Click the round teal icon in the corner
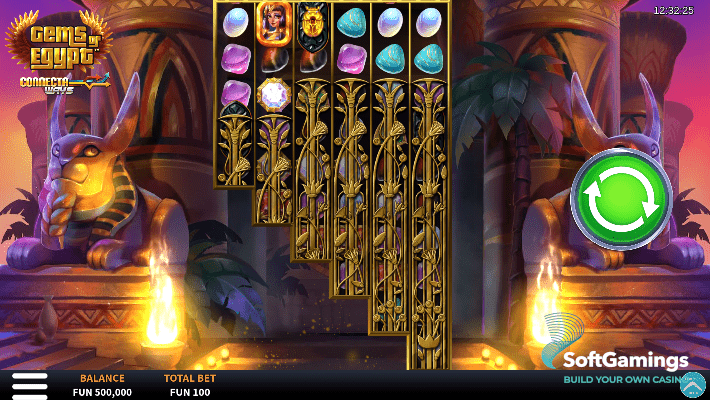 click(x=693, y=383)
